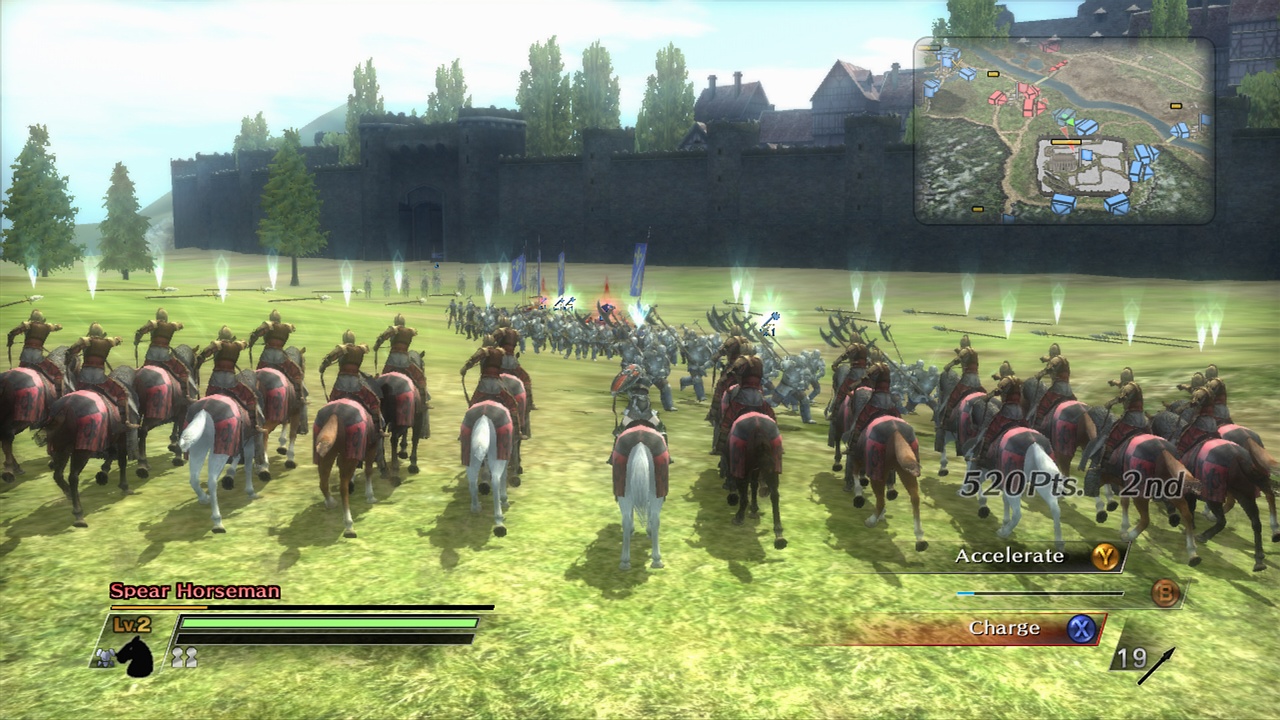Click the blue boost gauge slider
The width and height of the screenshot is (1280, 720).
click(x=963, y=592)
